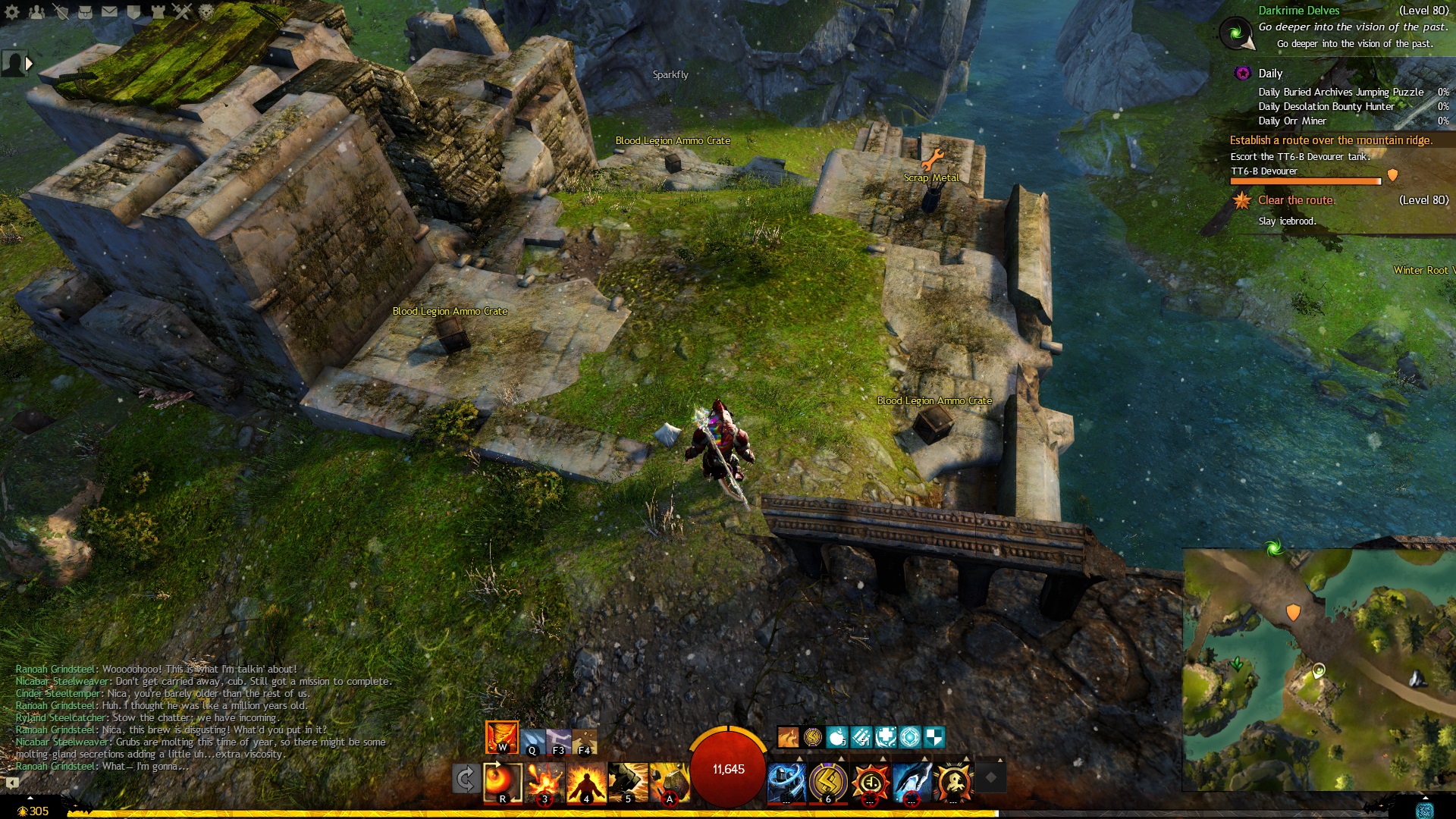Open the Black Lion Trading Post
Image resolution: width=1456 pixels, height=819 pixels.
(206, 11)
